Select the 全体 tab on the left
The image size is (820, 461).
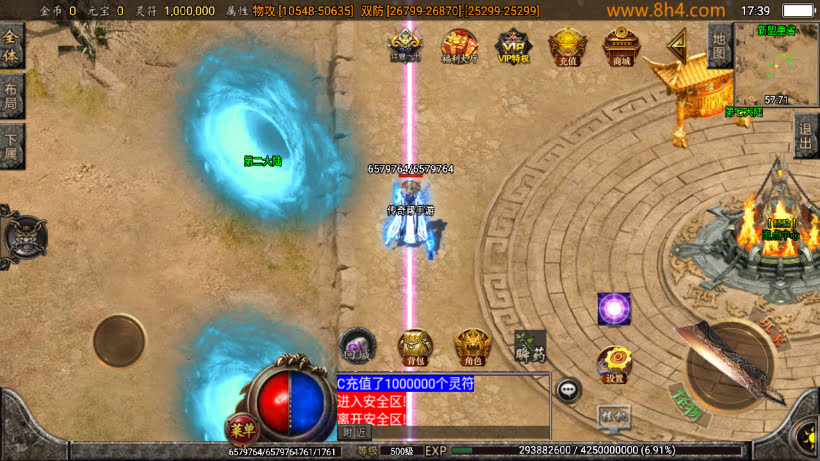(x=12, y=48)
